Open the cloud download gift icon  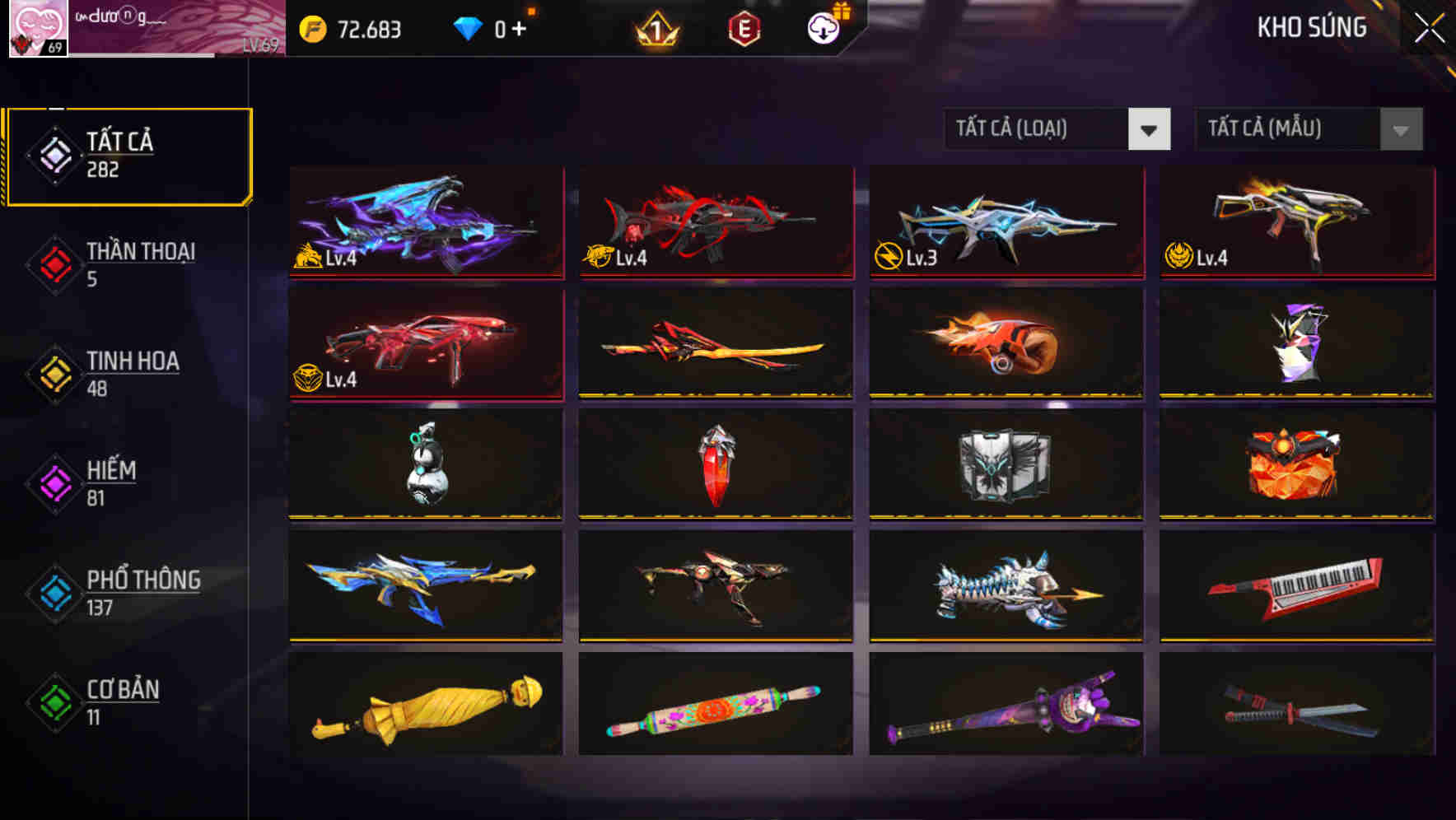point(822,30)
